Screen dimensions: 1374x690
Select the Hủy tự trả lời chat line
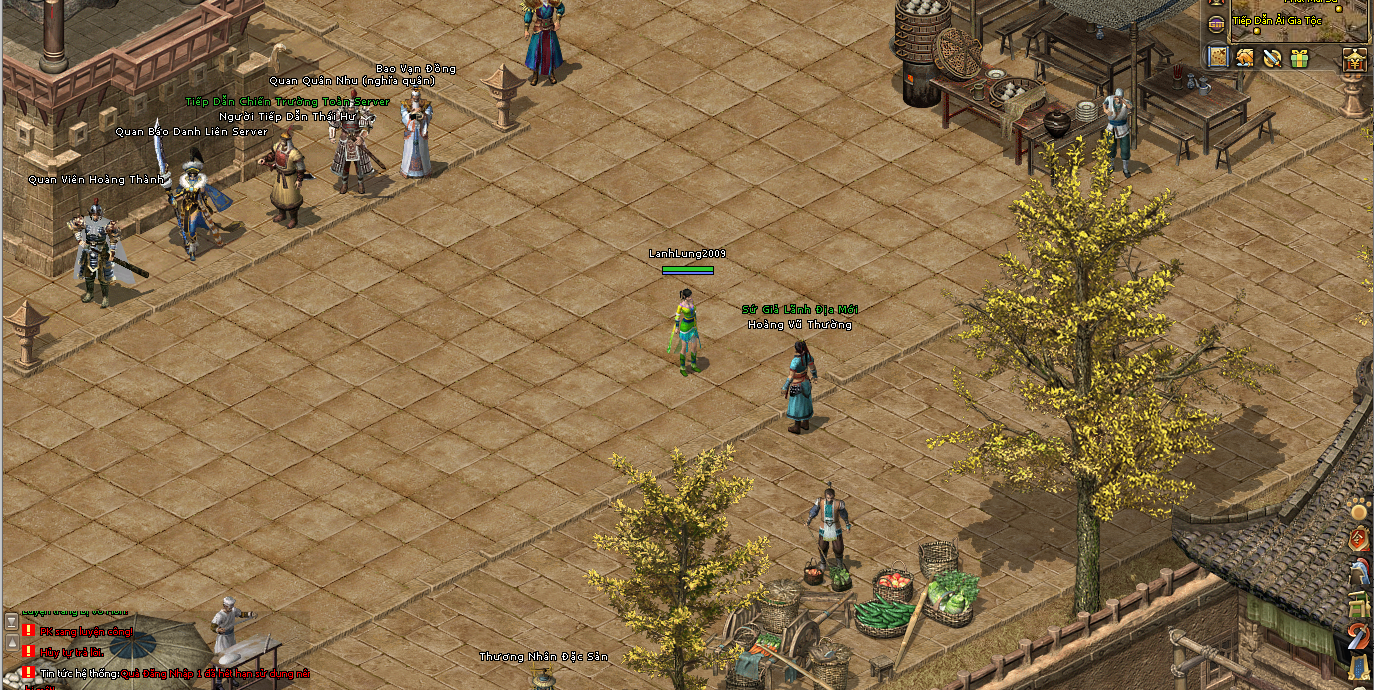click(71, 653)
